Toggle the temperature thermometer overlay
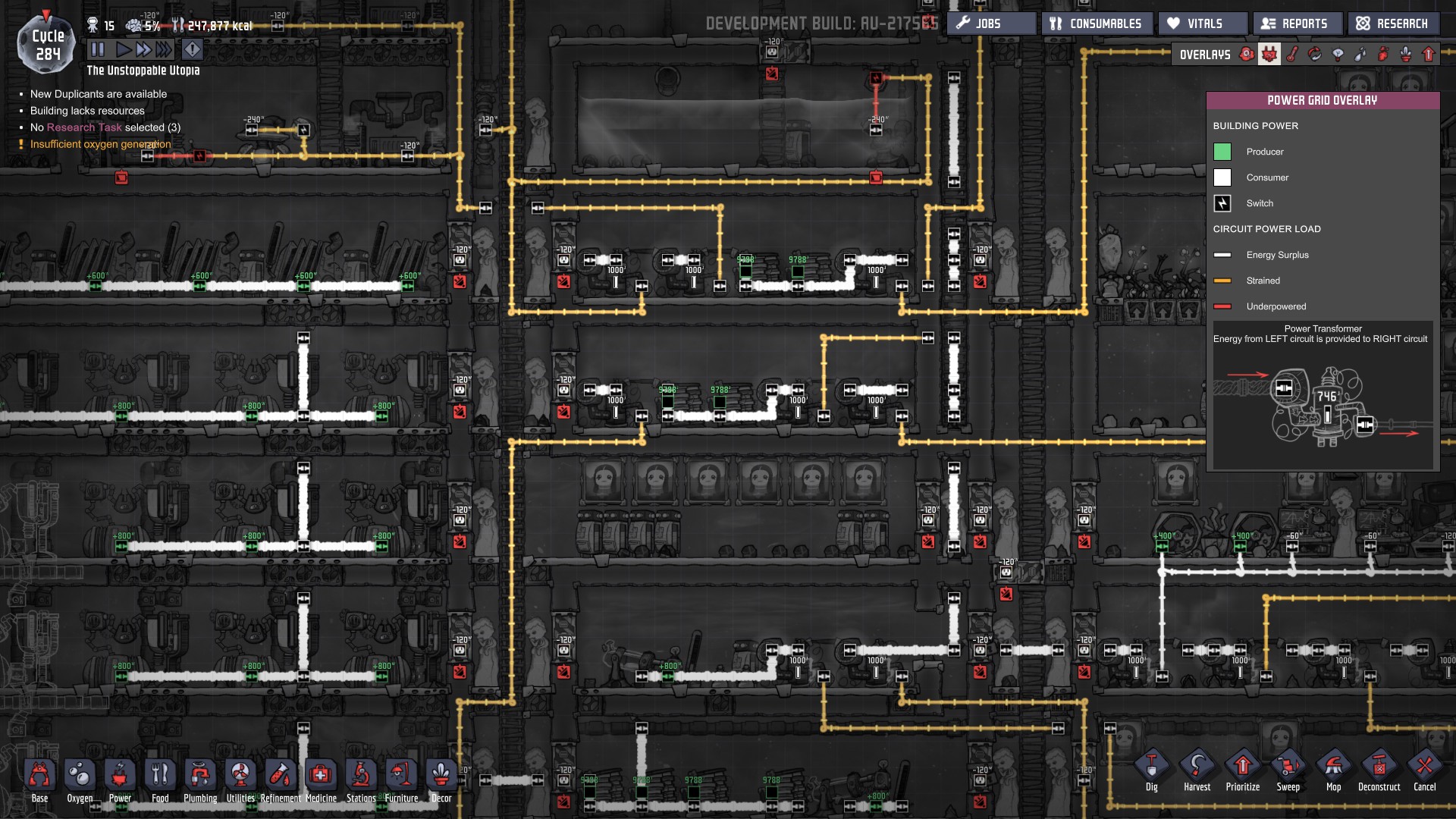 point(1292,55)
